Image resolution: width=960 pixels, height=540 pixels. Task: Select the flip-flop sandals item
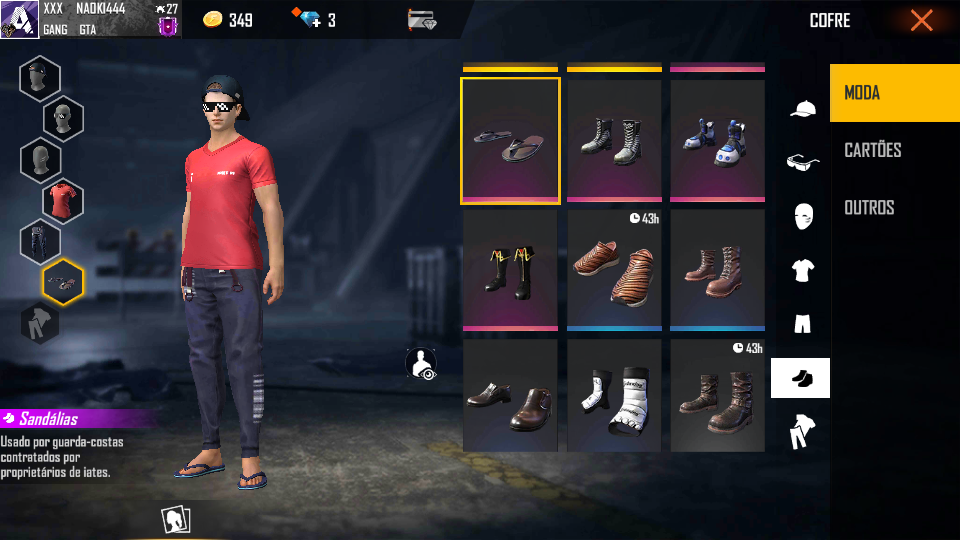pyautogui.click(x=510, y=141)
